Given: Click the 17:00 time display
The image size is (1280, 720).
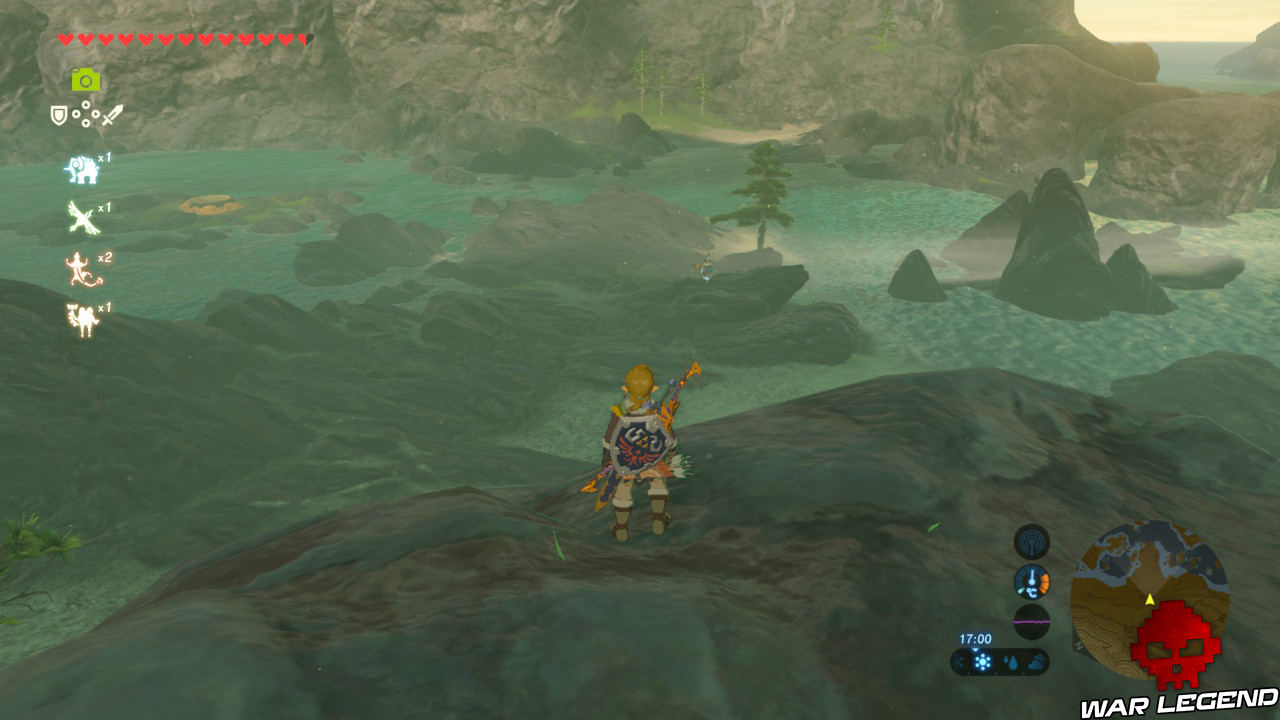Looking at the screenshot, I should click(x=975, y=639).
